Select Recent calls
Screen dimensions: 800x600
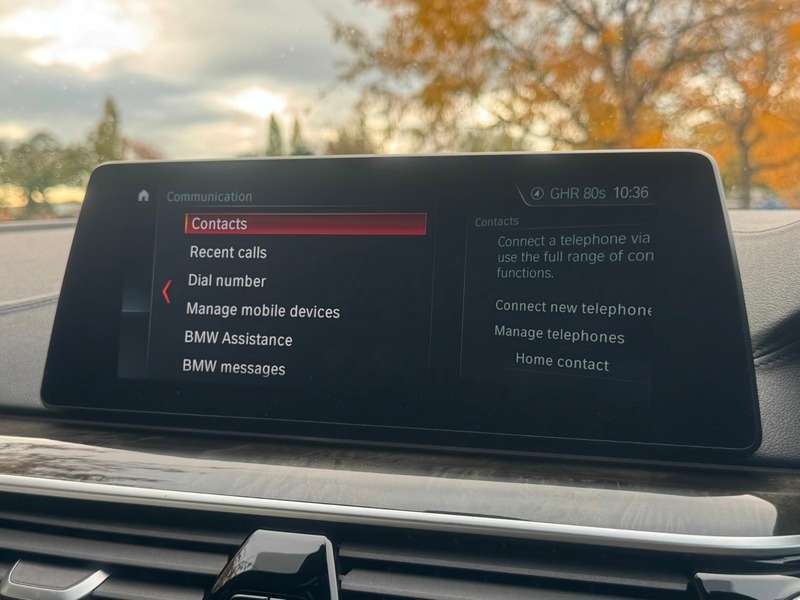pyautogui.click(x=228, y=252)
